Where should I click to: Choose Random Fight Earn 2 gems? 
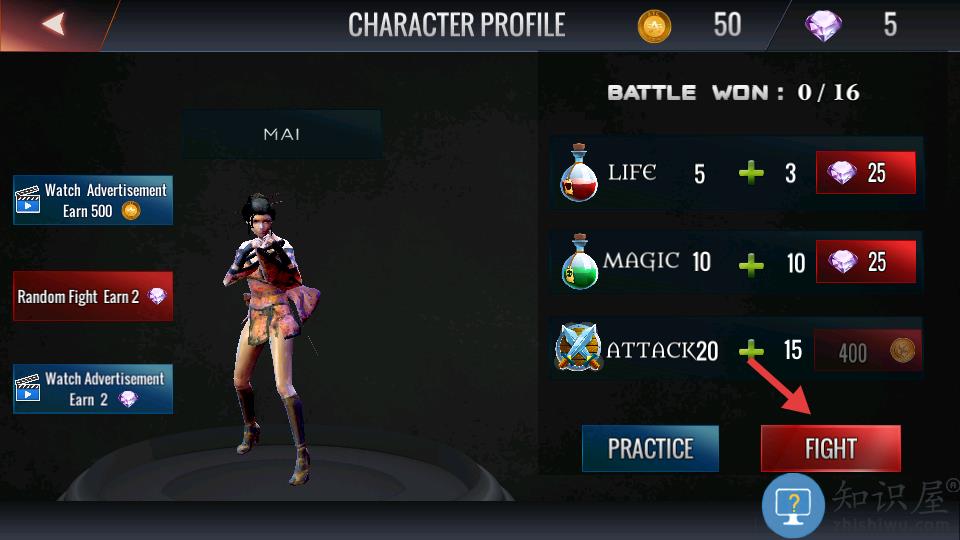[x=93, y=297]
